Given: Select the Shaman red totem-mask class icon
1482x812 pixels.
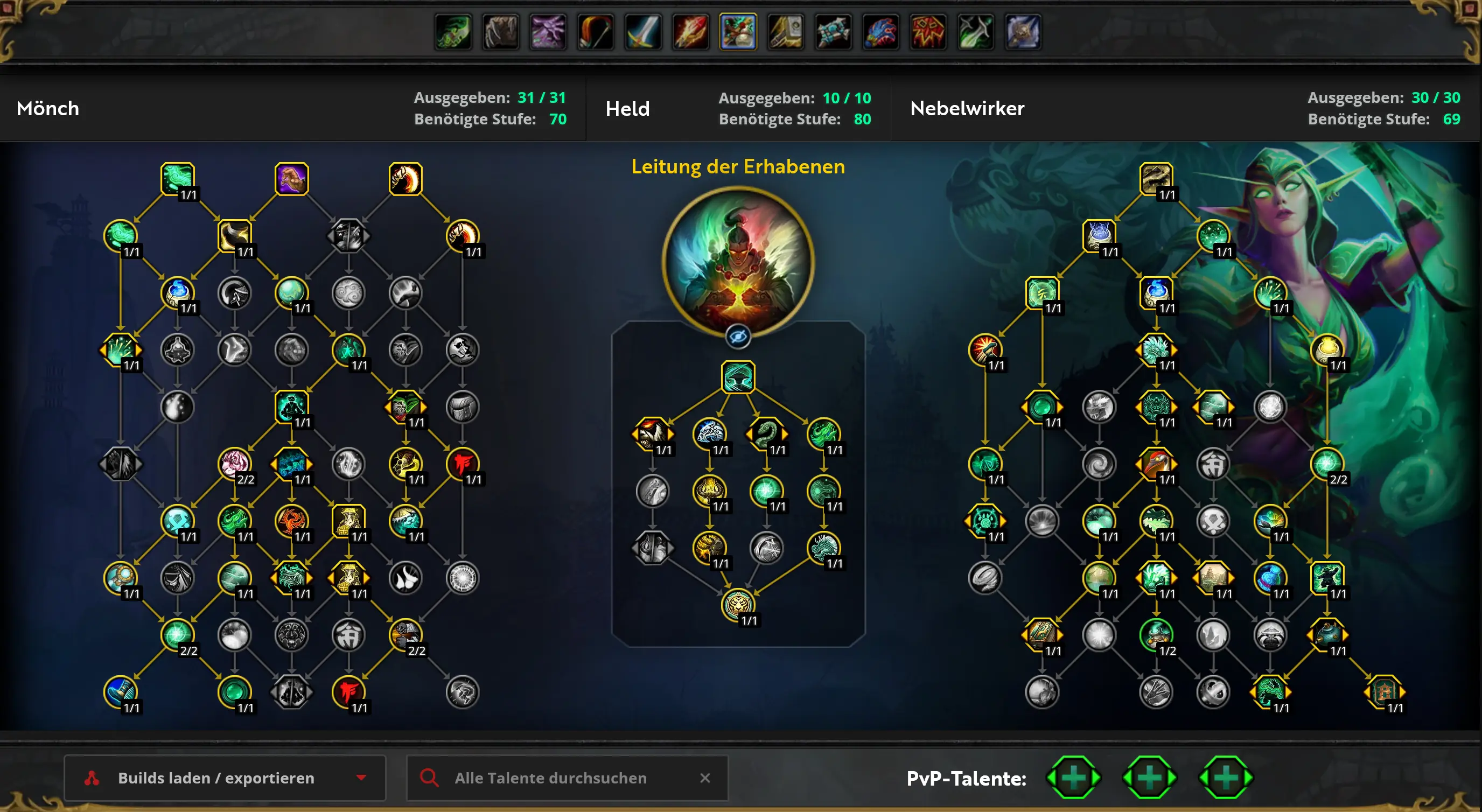Looking at the screenshot, I should coord(928,32).
